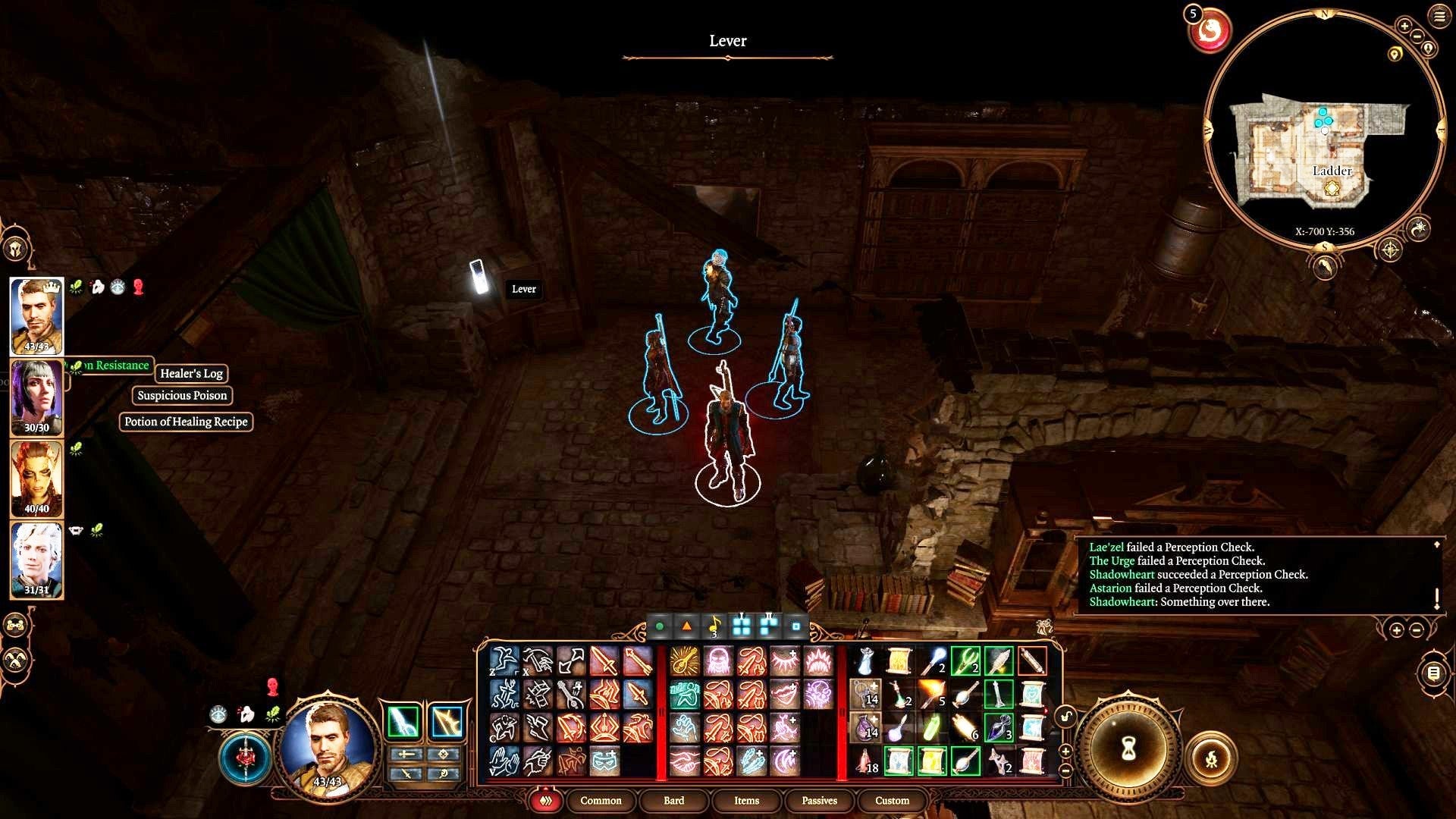1456x819 pixels.
Task: Expand the combat log upward arrow
Action: click(x=1438, y=544)
